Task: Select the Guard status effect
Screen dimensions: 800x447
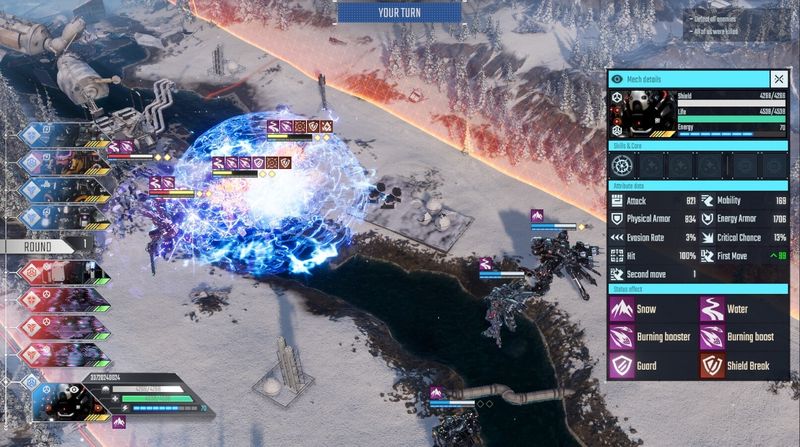Action: (621, 366)
